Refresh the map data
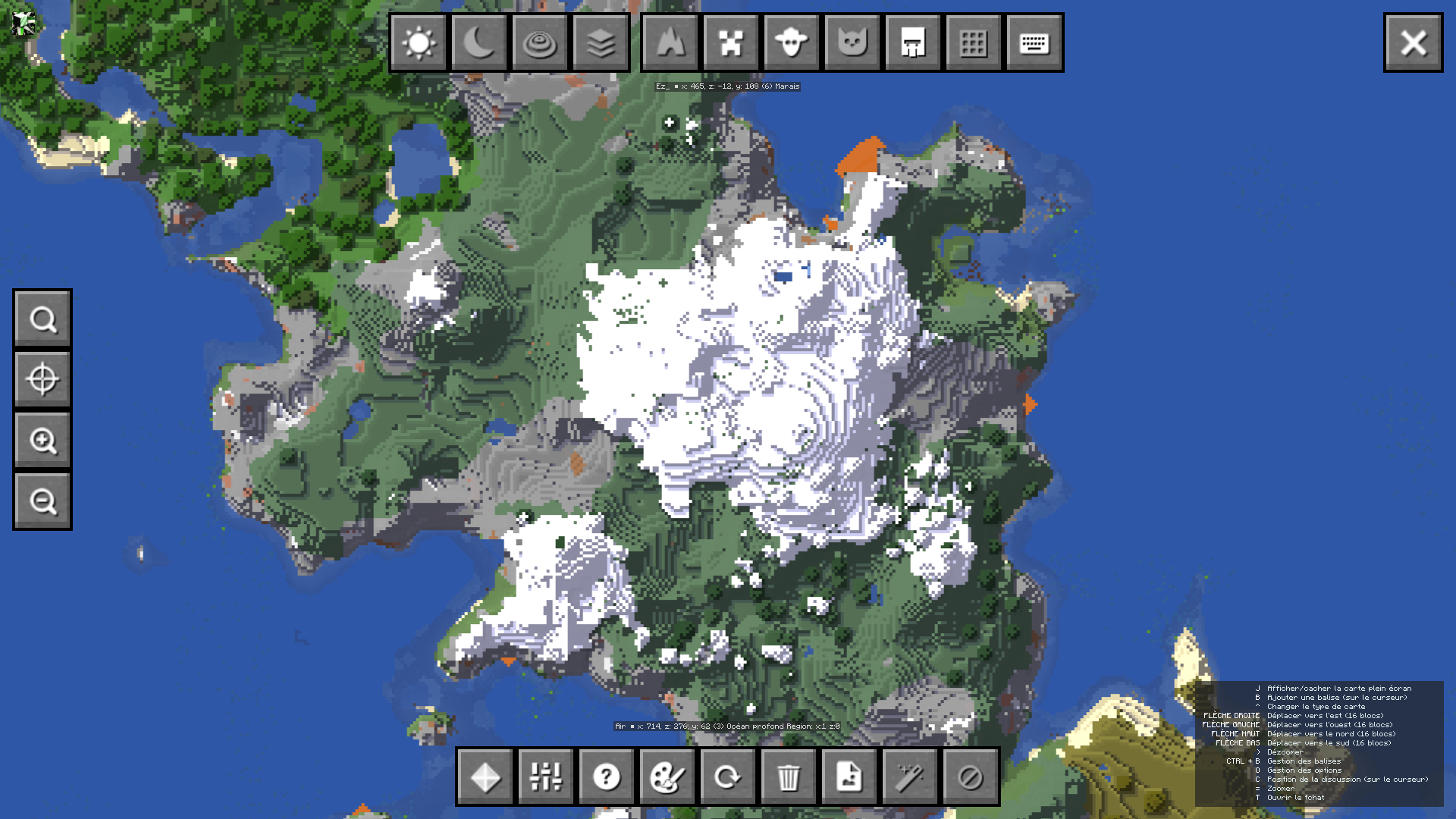This screenshot has height=819, width=1456. pyautogui.click(x=727, y=777)
